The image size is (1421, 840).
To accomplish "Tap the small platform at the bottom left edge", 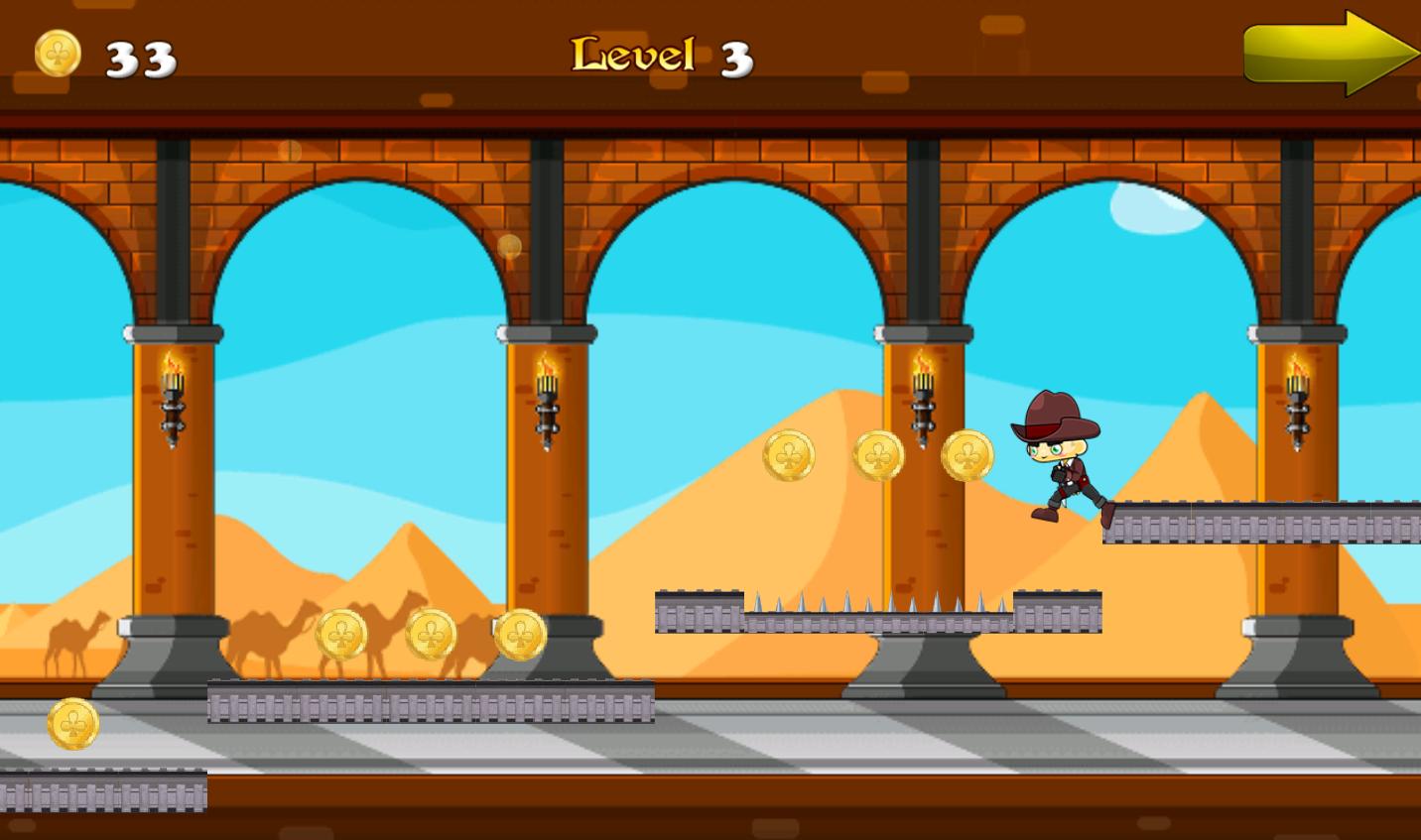I will 99,791.
